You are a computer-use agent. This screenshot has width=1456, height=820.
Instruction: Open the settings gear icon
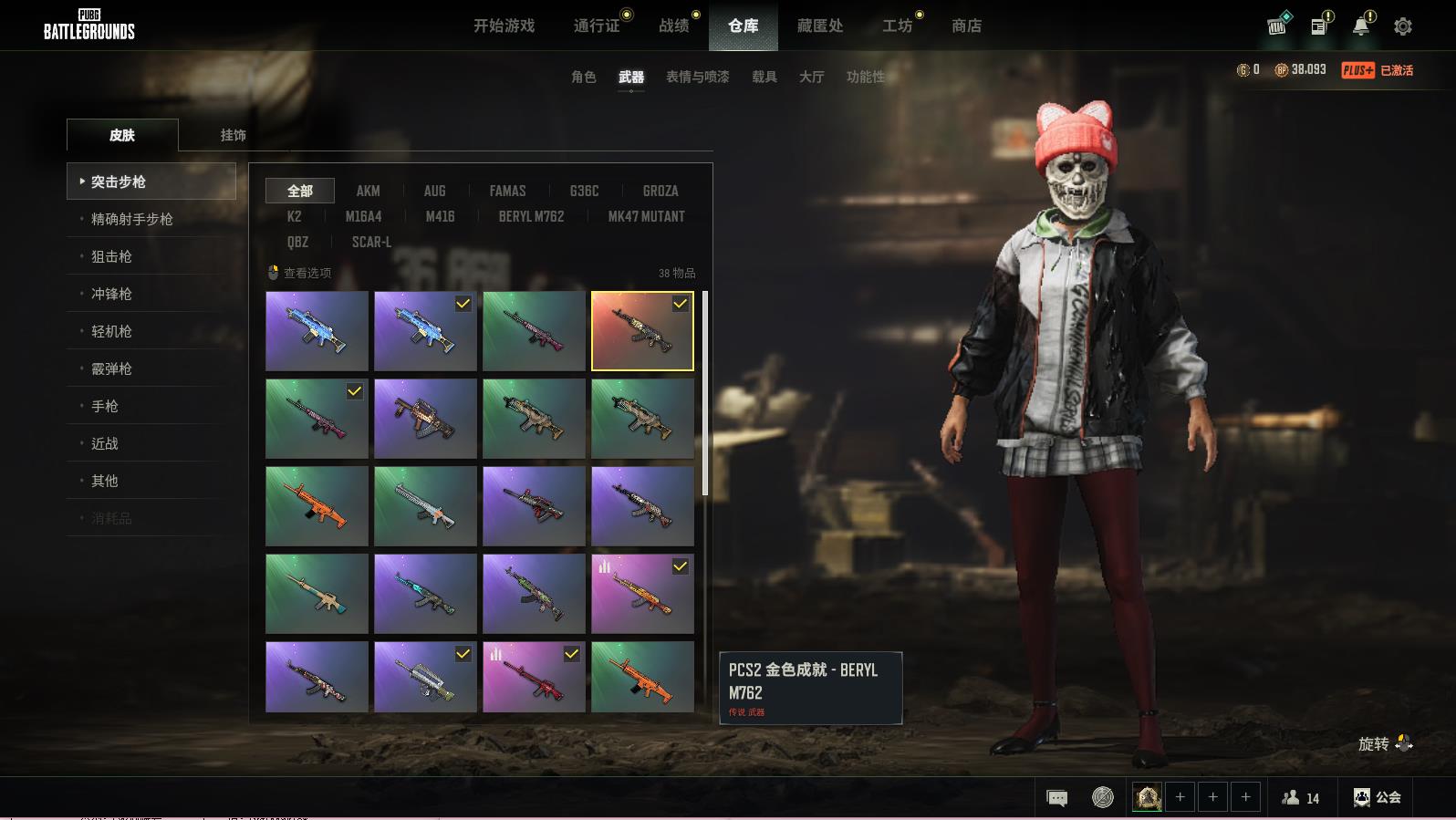point(1403,26)
